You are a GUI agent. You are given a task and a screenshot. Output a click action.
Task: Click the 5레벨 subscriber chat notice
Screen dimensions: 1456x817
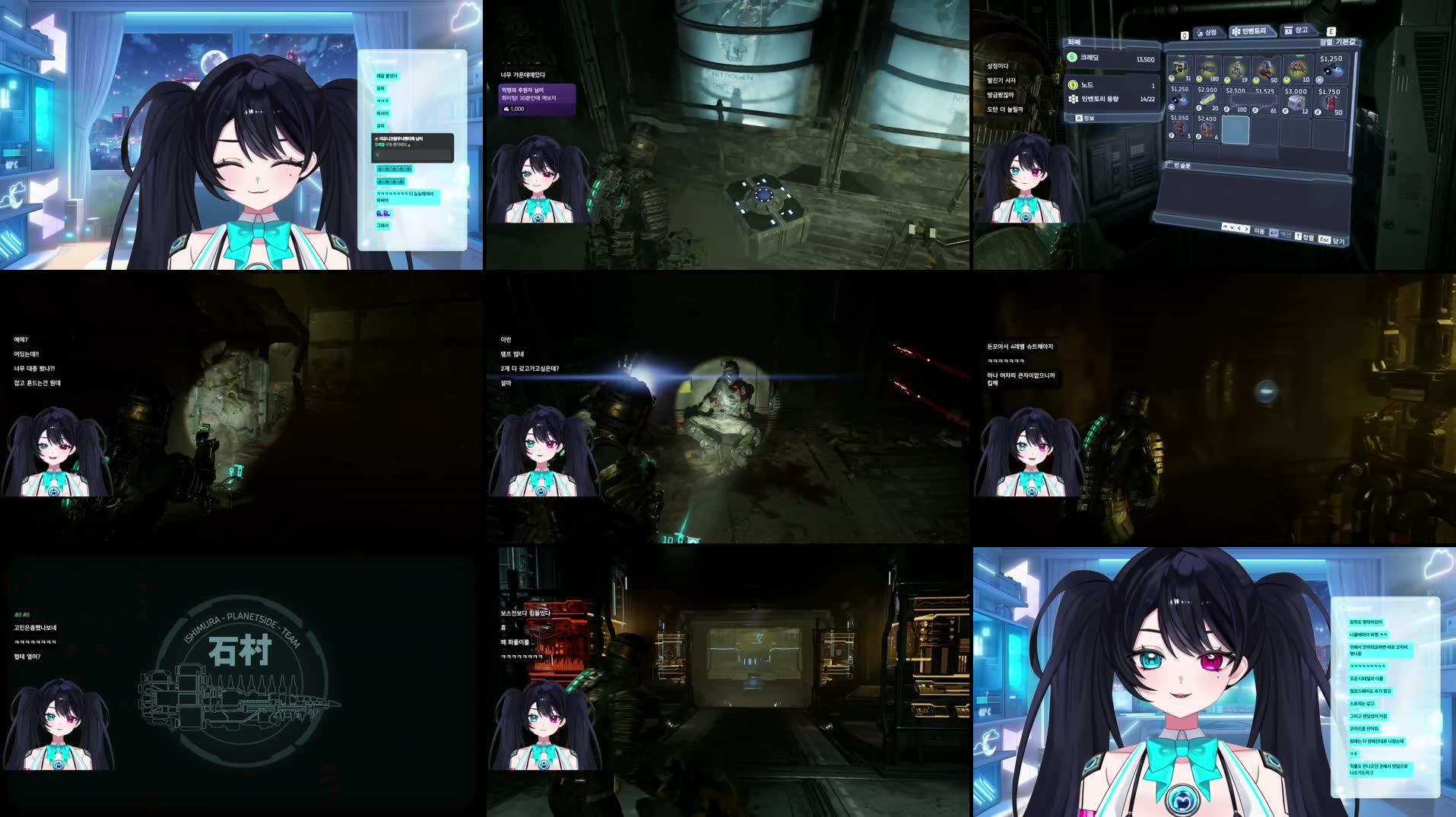pos(411,144)
